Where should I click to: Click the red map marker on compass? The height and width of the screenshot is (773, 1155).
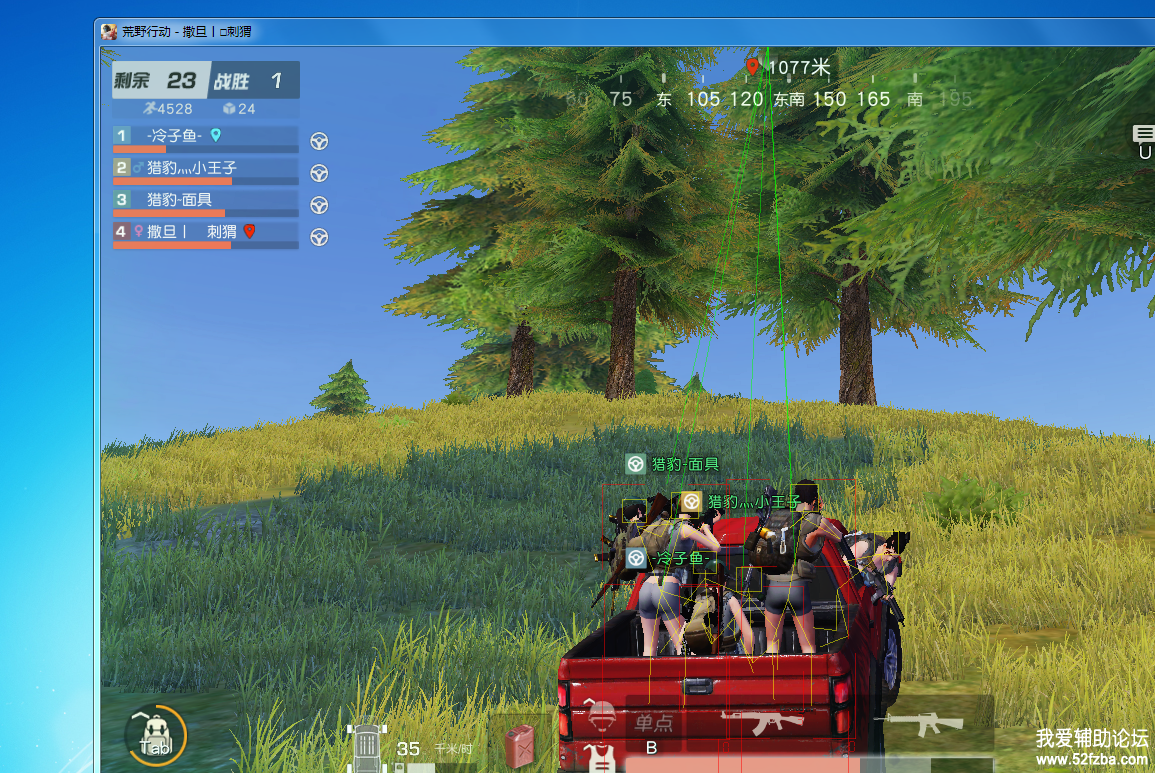click(x=752, y=67)
